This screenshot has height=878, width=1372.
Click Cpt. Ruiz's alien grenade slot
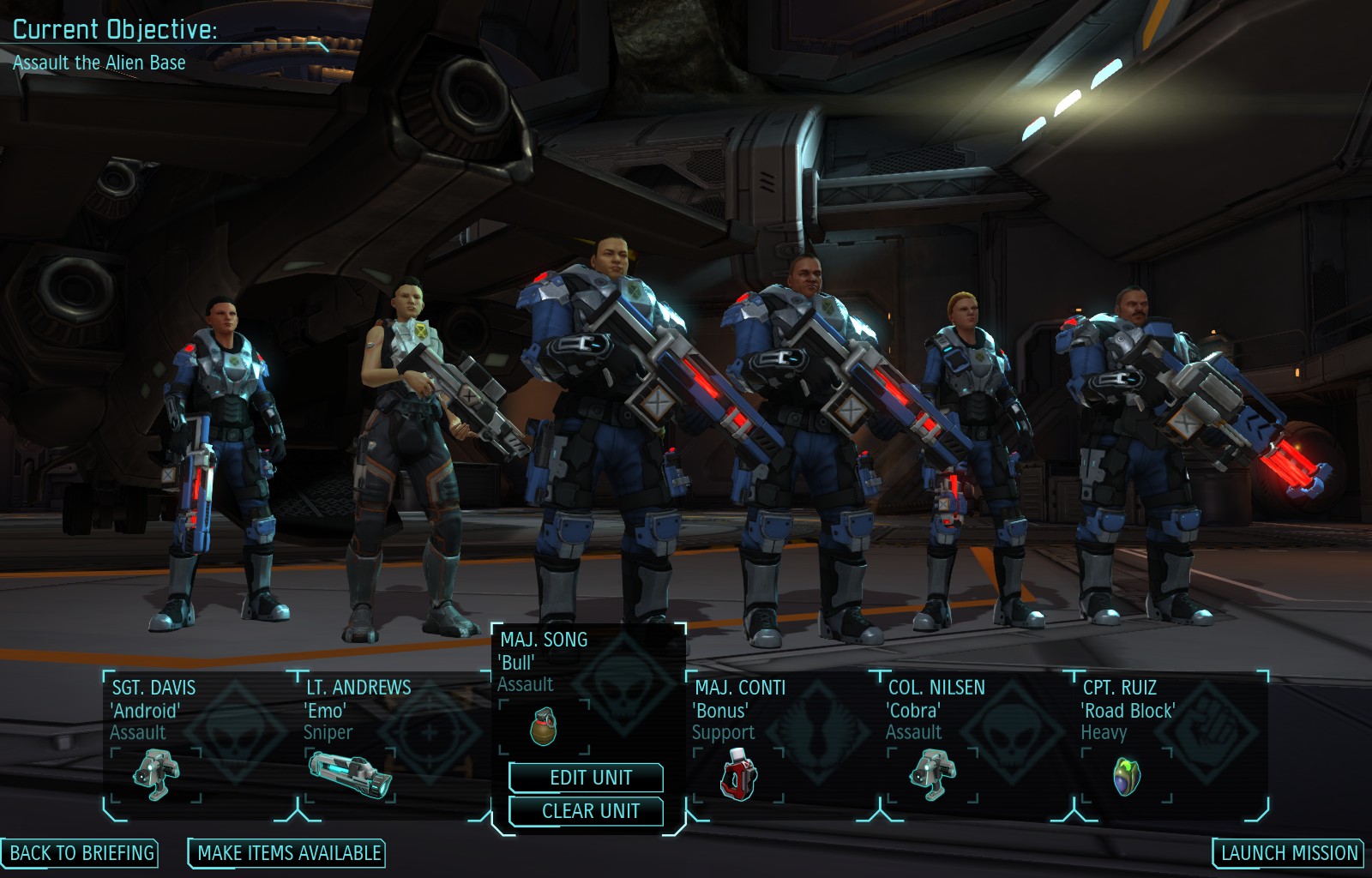(1126, 774)
